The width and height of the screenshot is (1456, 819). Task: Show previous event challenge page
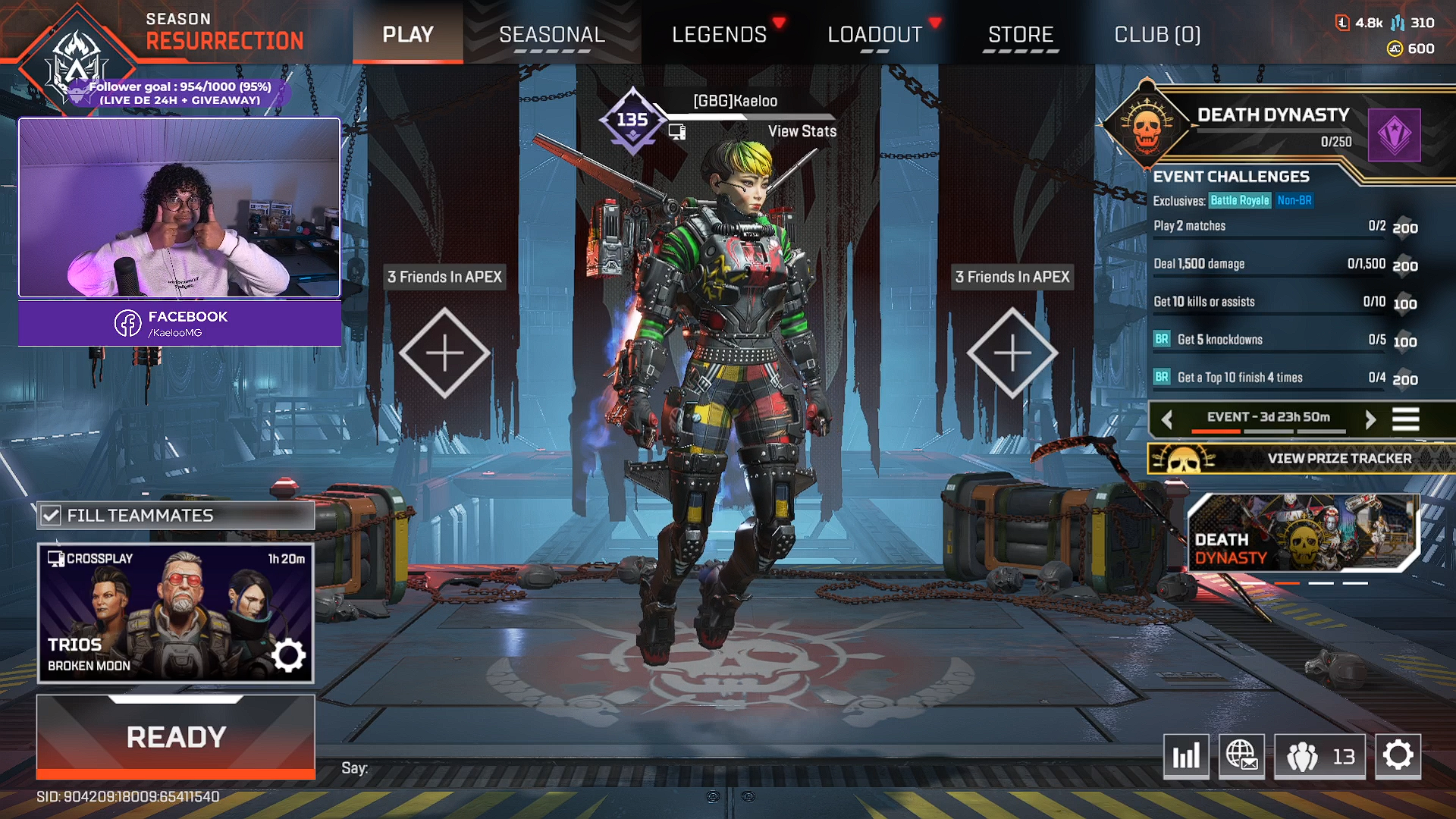(x=1167, y=419)
